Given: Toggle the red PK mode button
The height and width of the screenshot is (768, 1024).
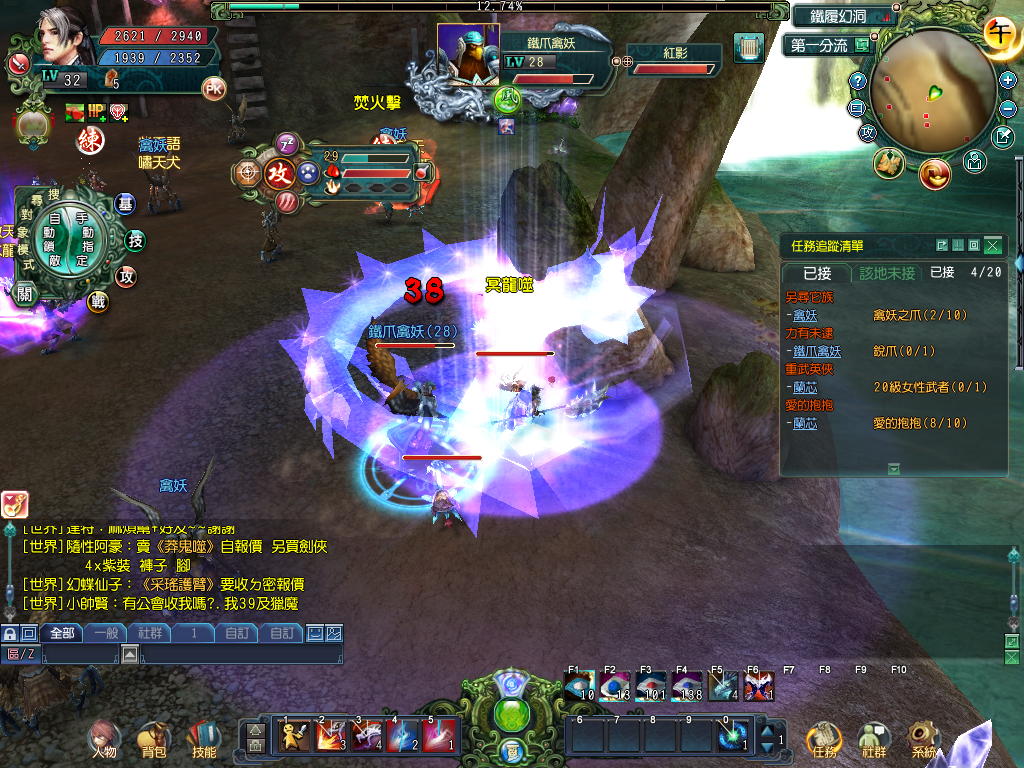Looking at the screenshot, I should 214,88.
